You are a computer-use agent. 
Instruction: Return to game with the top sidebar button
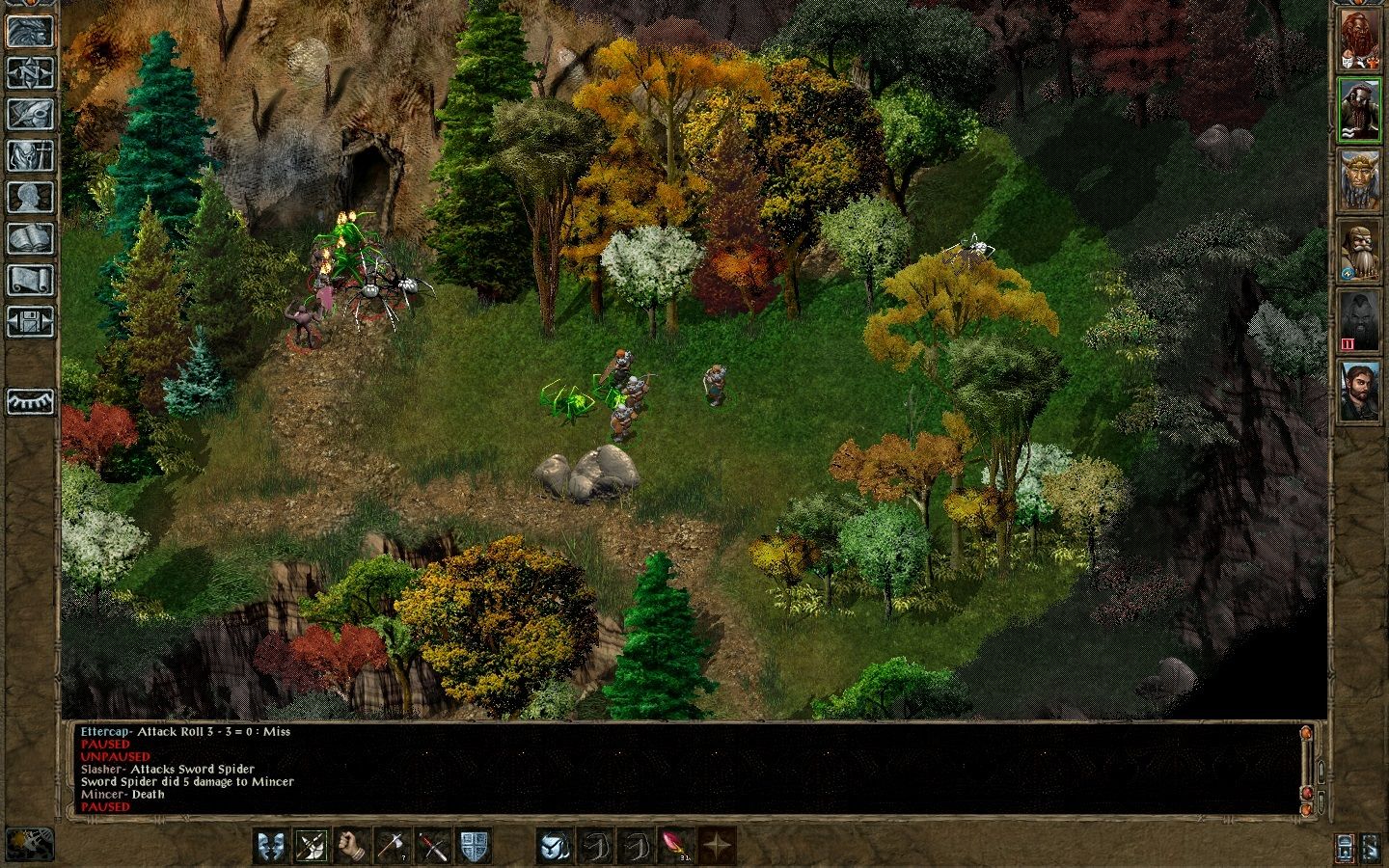pos(30,31)
